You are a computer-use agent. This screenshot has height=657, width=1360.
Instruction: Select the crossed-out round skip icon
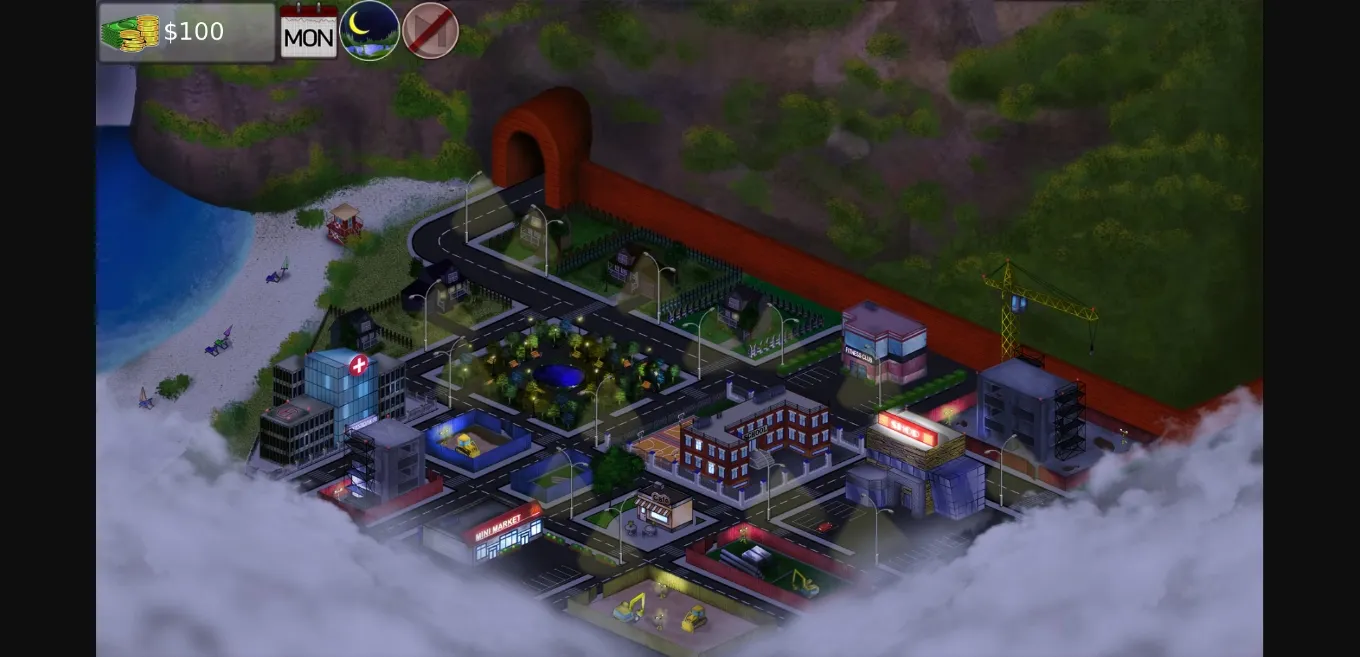pyautogui.click(x=430, y=30)
